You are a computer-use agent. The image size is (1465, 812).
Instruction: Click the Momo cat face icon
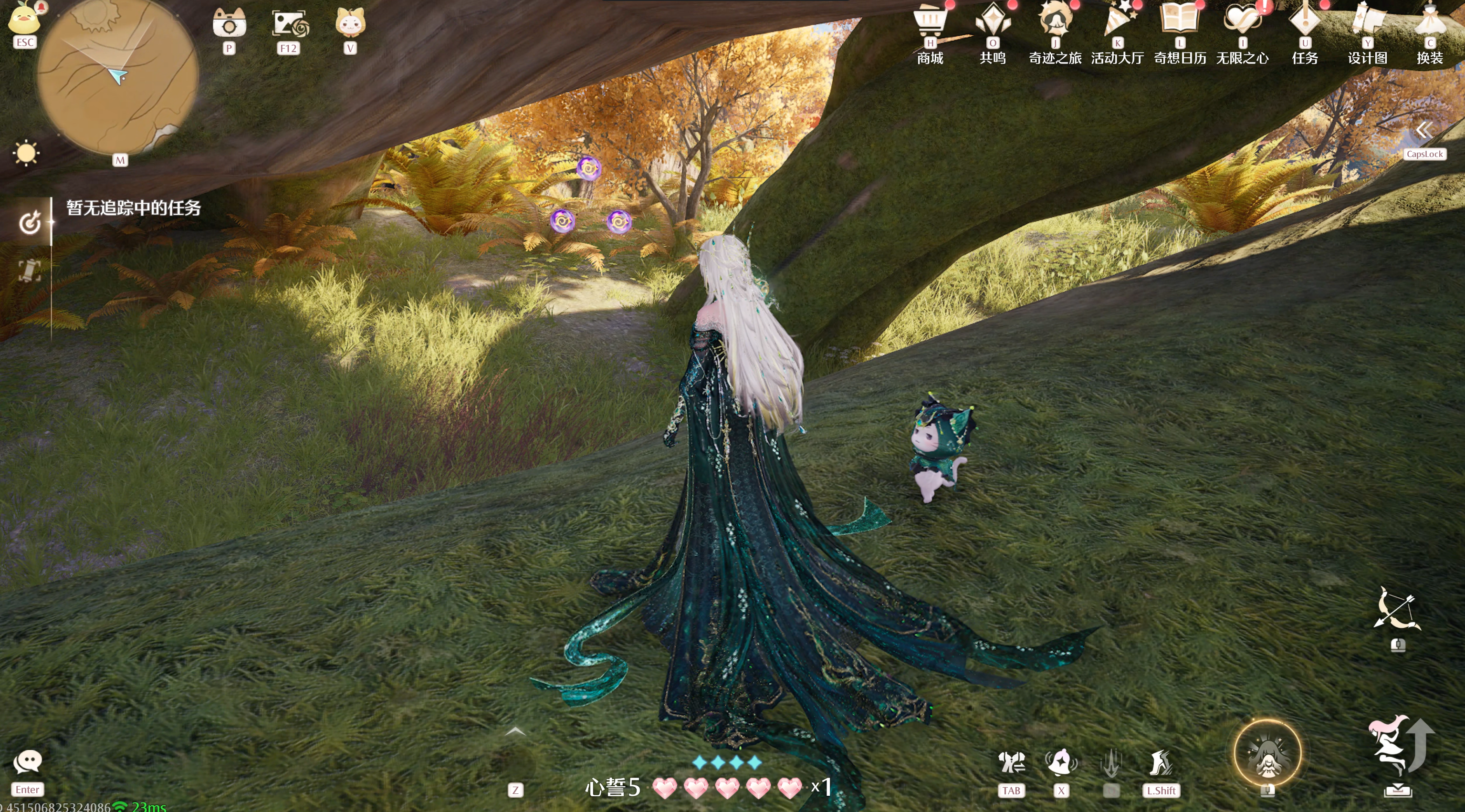[x=350, y=23]
